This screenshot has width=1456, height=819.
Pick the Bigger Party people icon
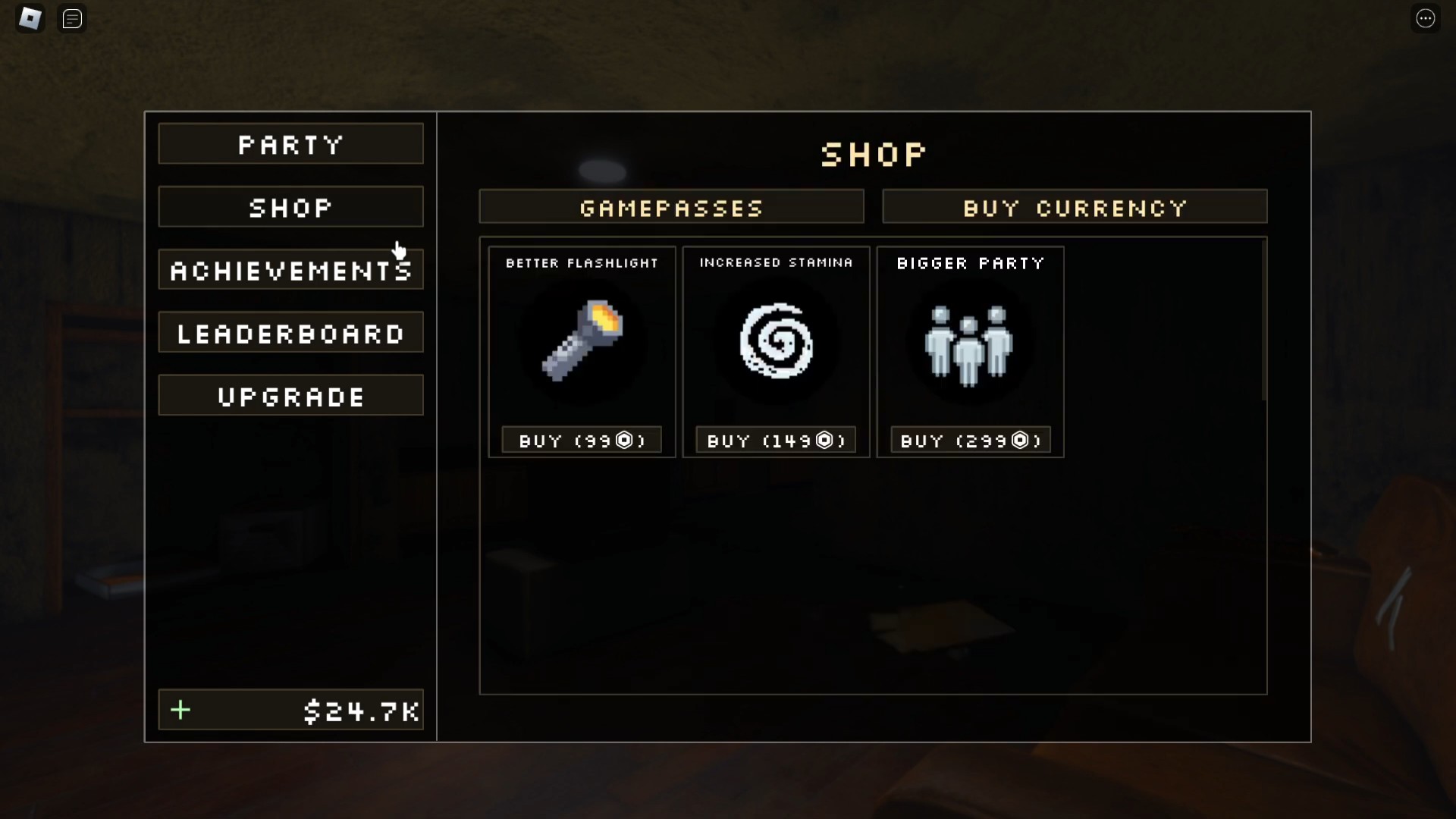pos(969,345)
